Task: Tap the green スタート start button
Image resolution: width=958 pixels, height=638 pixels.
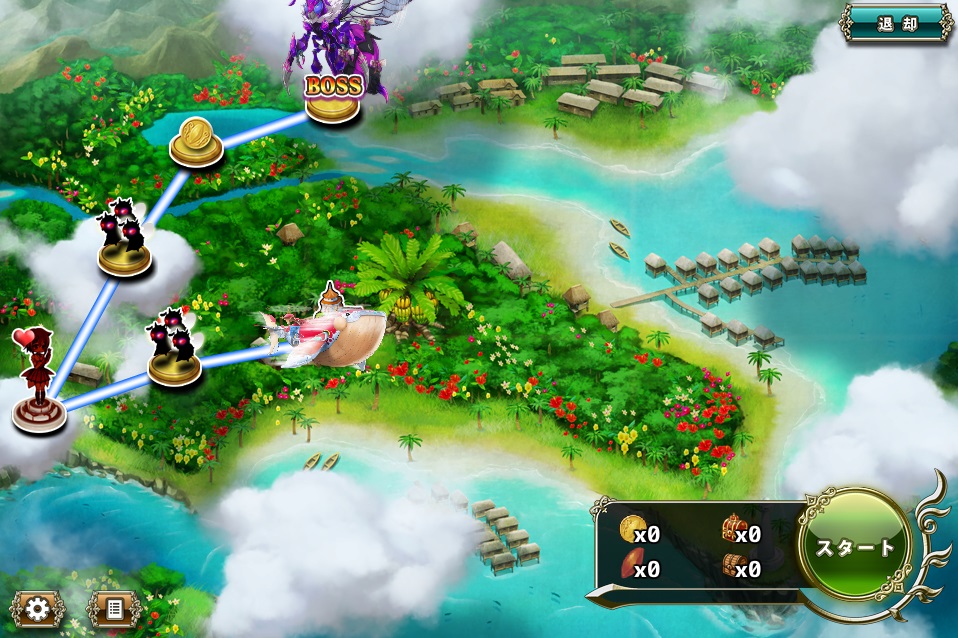Action: pyautogui.click(x=854, y=546)
